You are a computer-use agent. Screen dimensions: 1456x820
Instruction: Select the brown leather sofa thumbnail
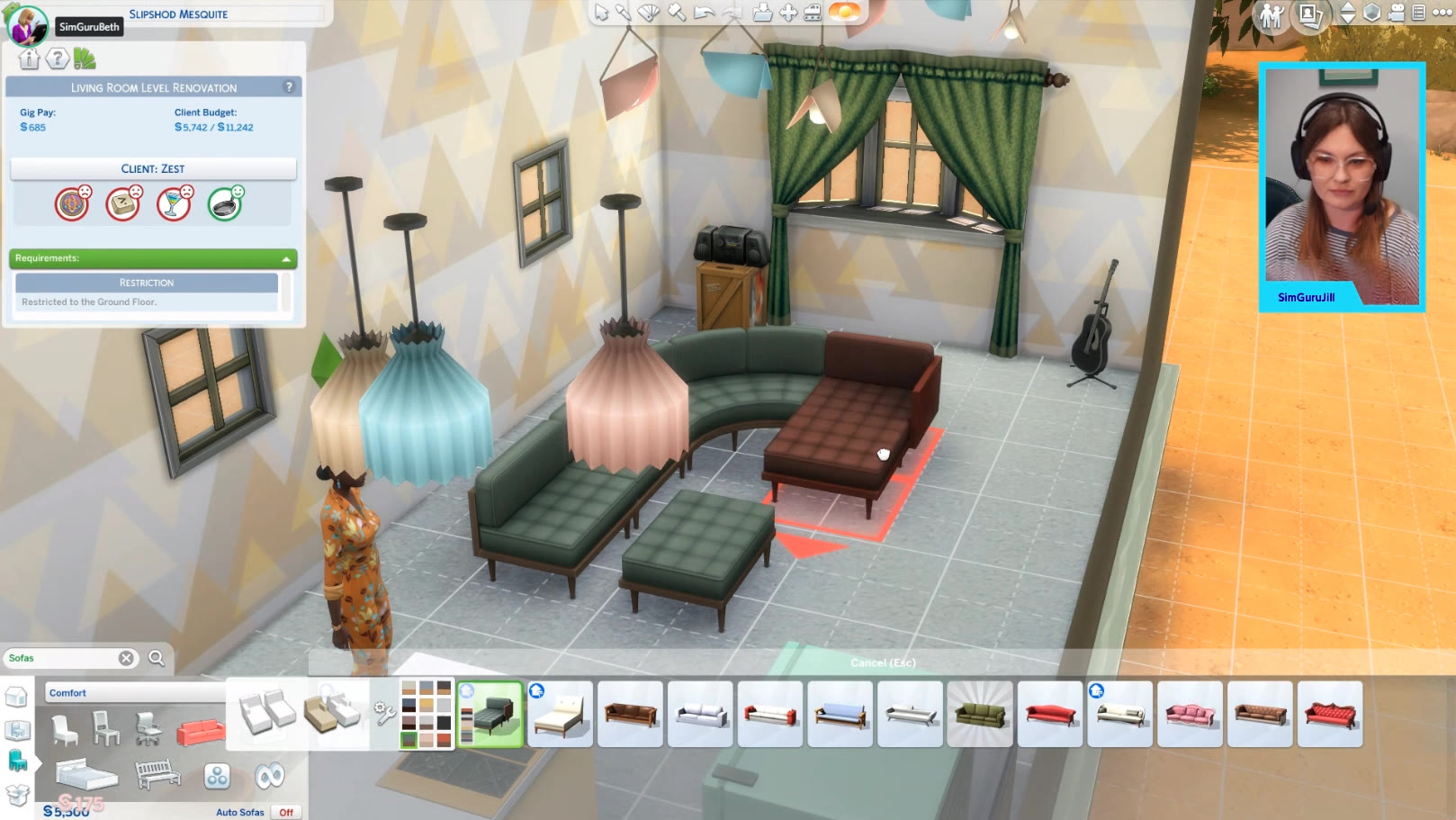(630, 715)
